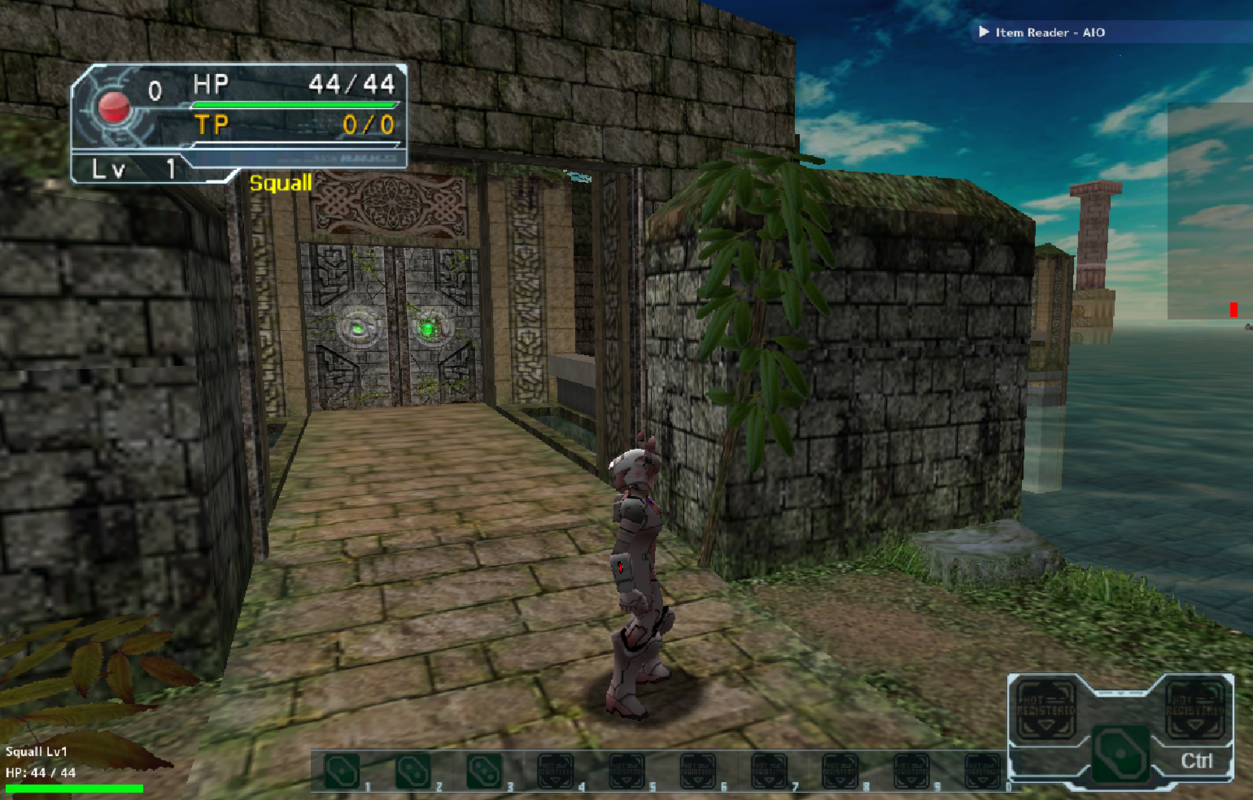Activate the green item in hotbar slot 3
1253x800 pixels.
point(484,771)
